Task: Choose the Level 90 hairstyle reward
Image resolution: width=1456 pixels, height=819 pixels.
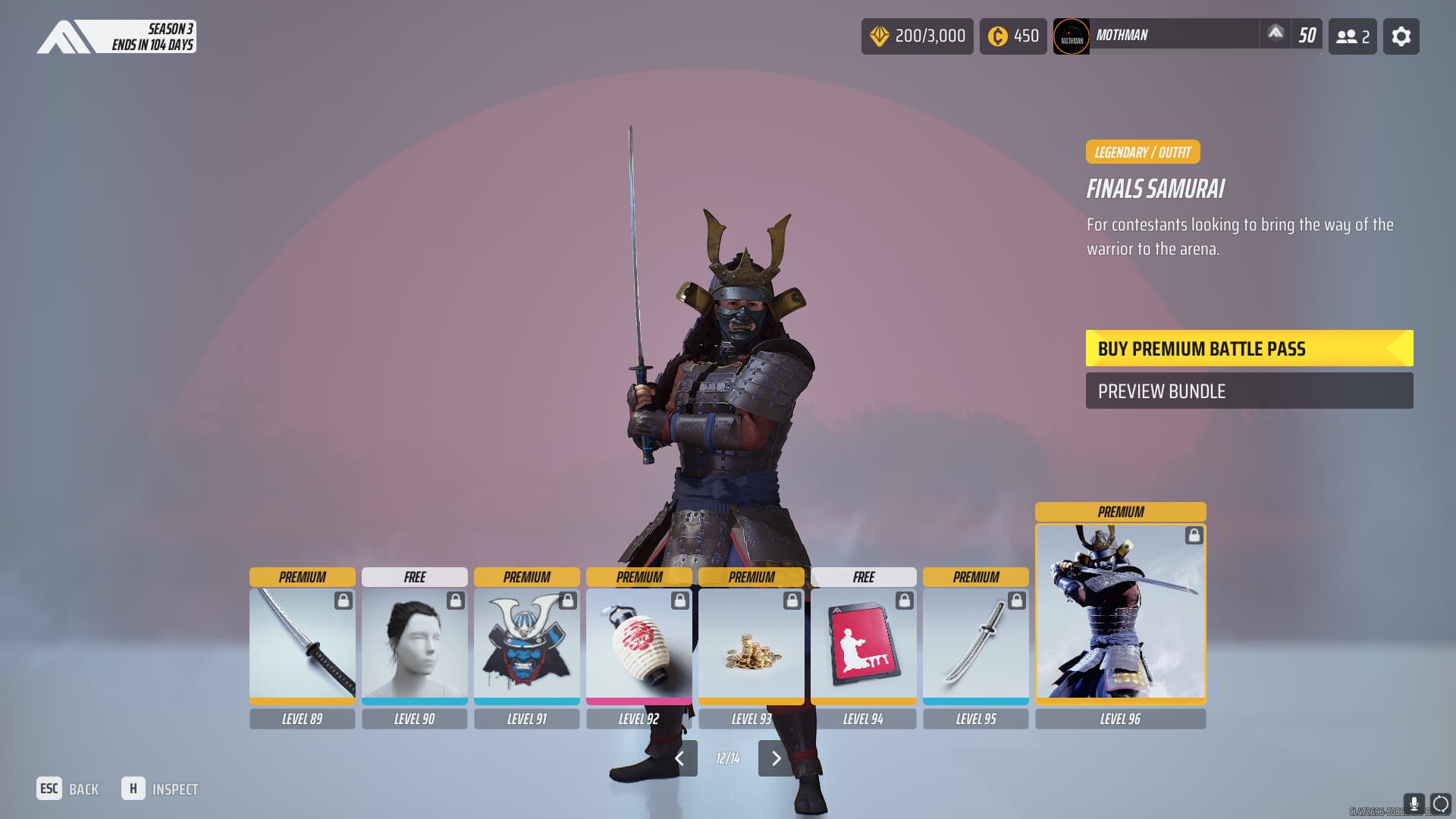Action: pyautogui.click(x=414, y=645)
